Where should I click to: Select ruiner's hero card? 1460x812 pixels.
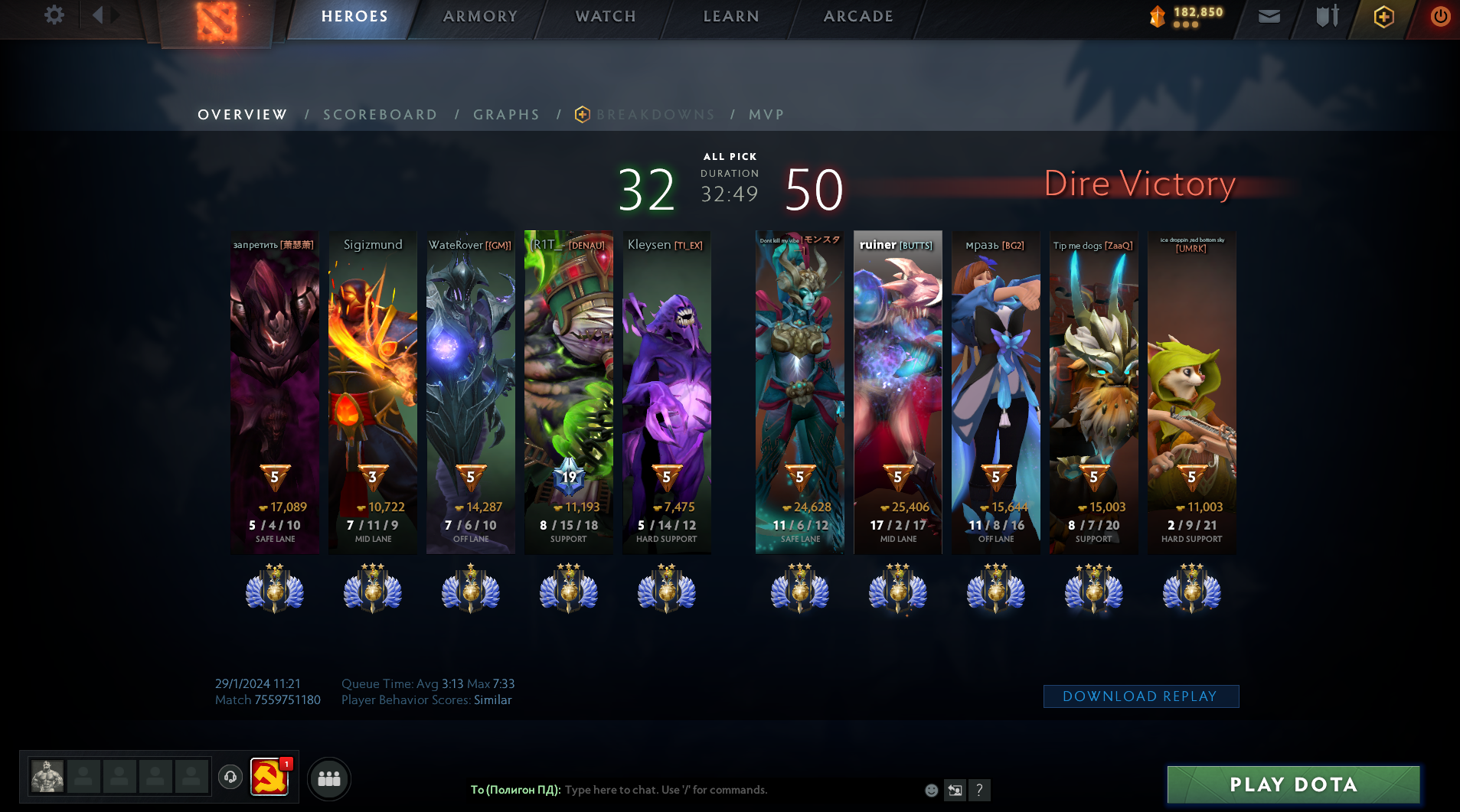[897, 392]
